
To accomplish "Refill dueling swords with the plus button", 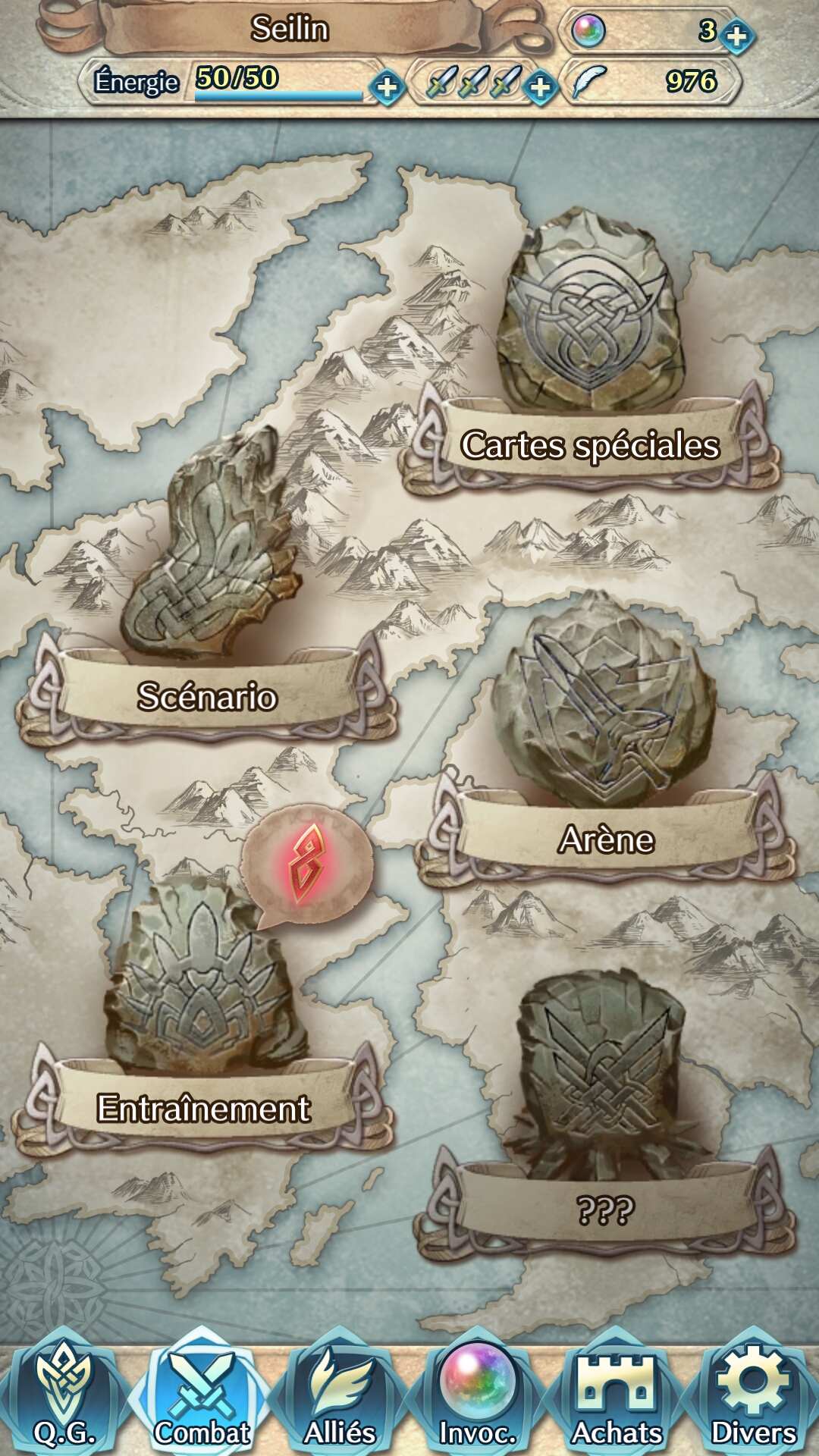I will tap(540, 86).
